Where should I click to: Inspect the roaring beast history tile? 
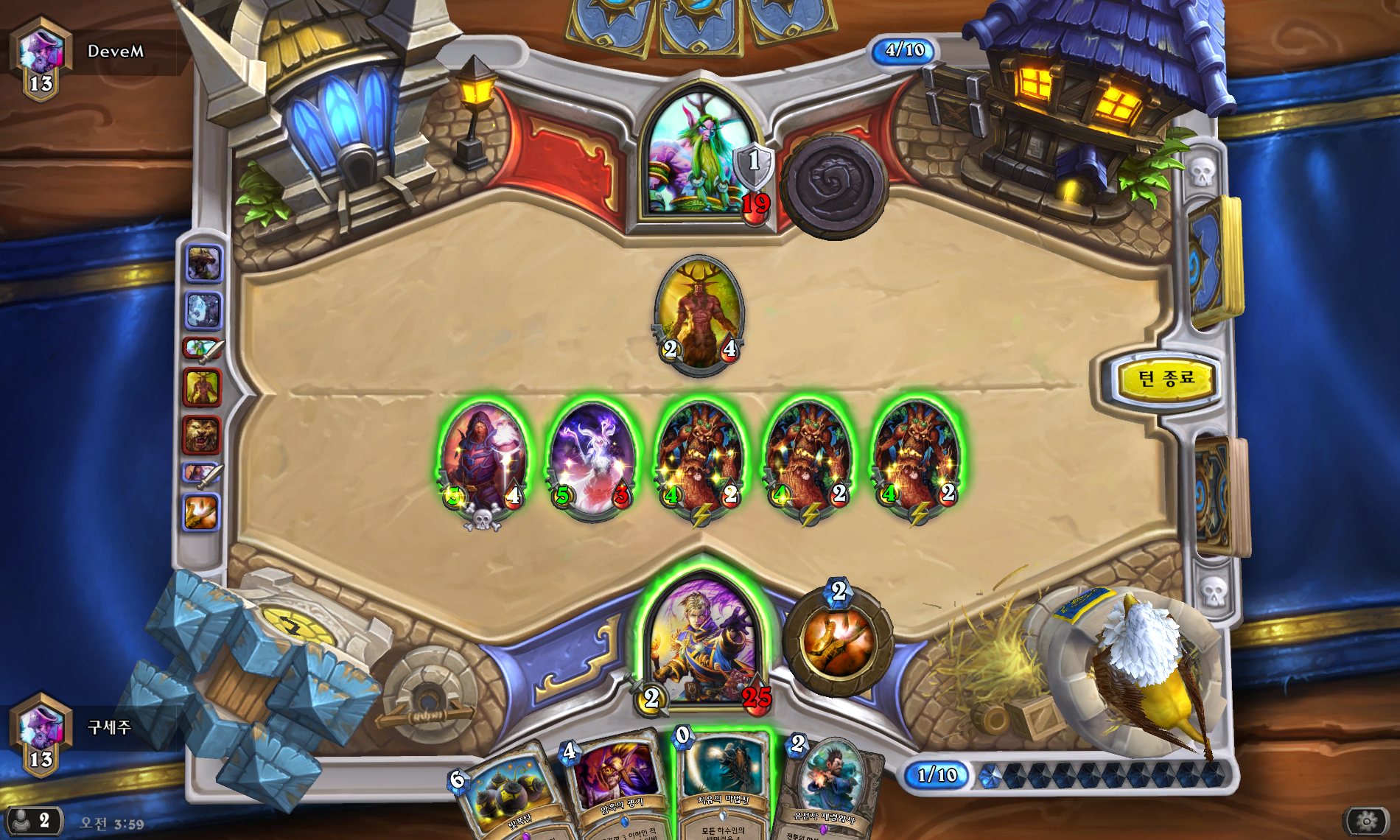click(203, 264)
